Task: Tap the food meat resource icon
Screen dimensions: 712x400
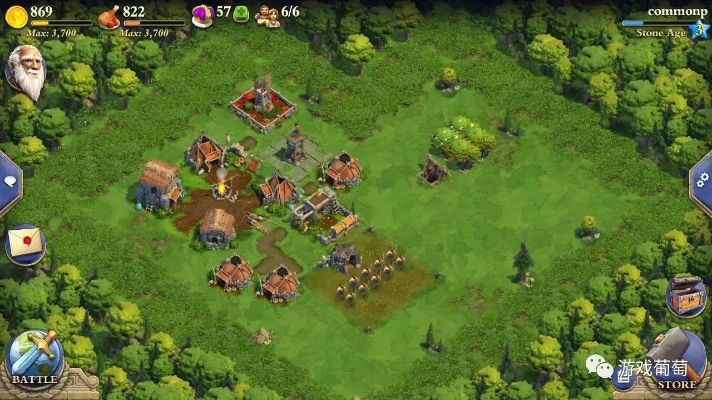Action: click(x=109, y=14)
